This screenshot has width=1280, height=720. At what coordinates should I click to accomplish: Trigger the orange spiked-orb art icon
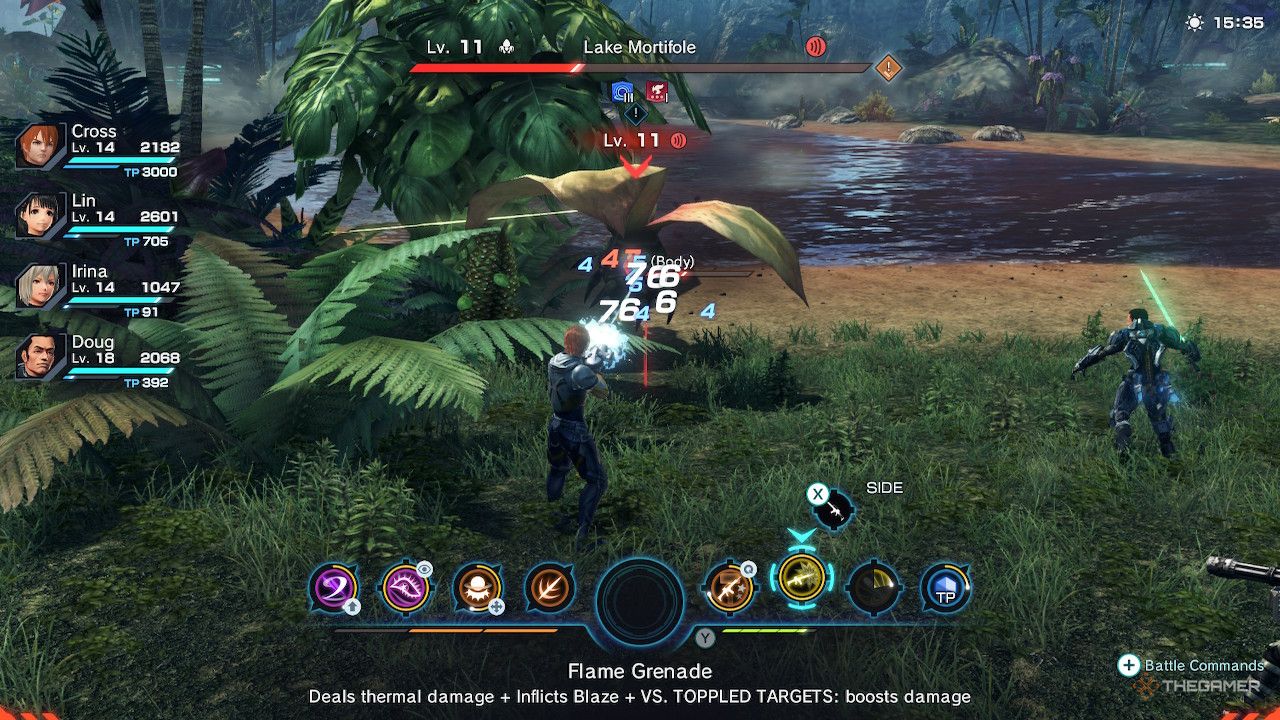(x=477, y=588)
